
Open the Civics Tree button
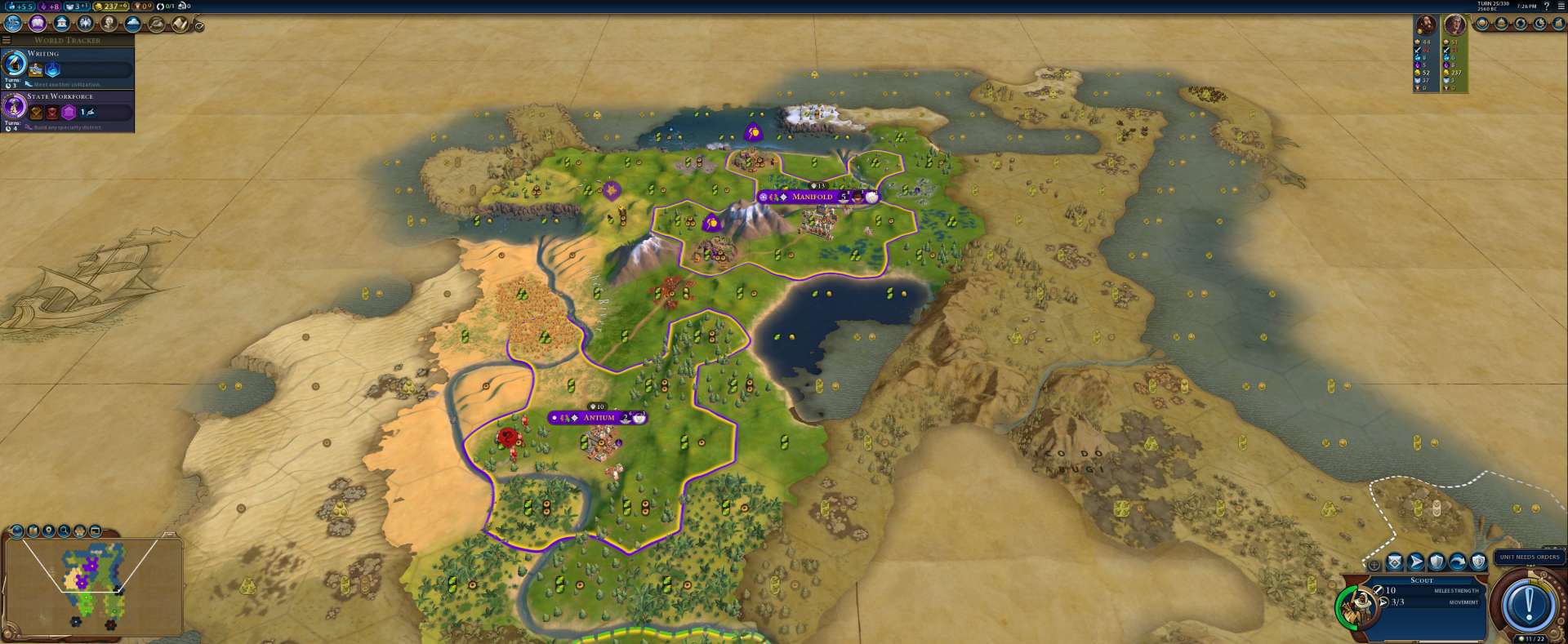point(37,24)
